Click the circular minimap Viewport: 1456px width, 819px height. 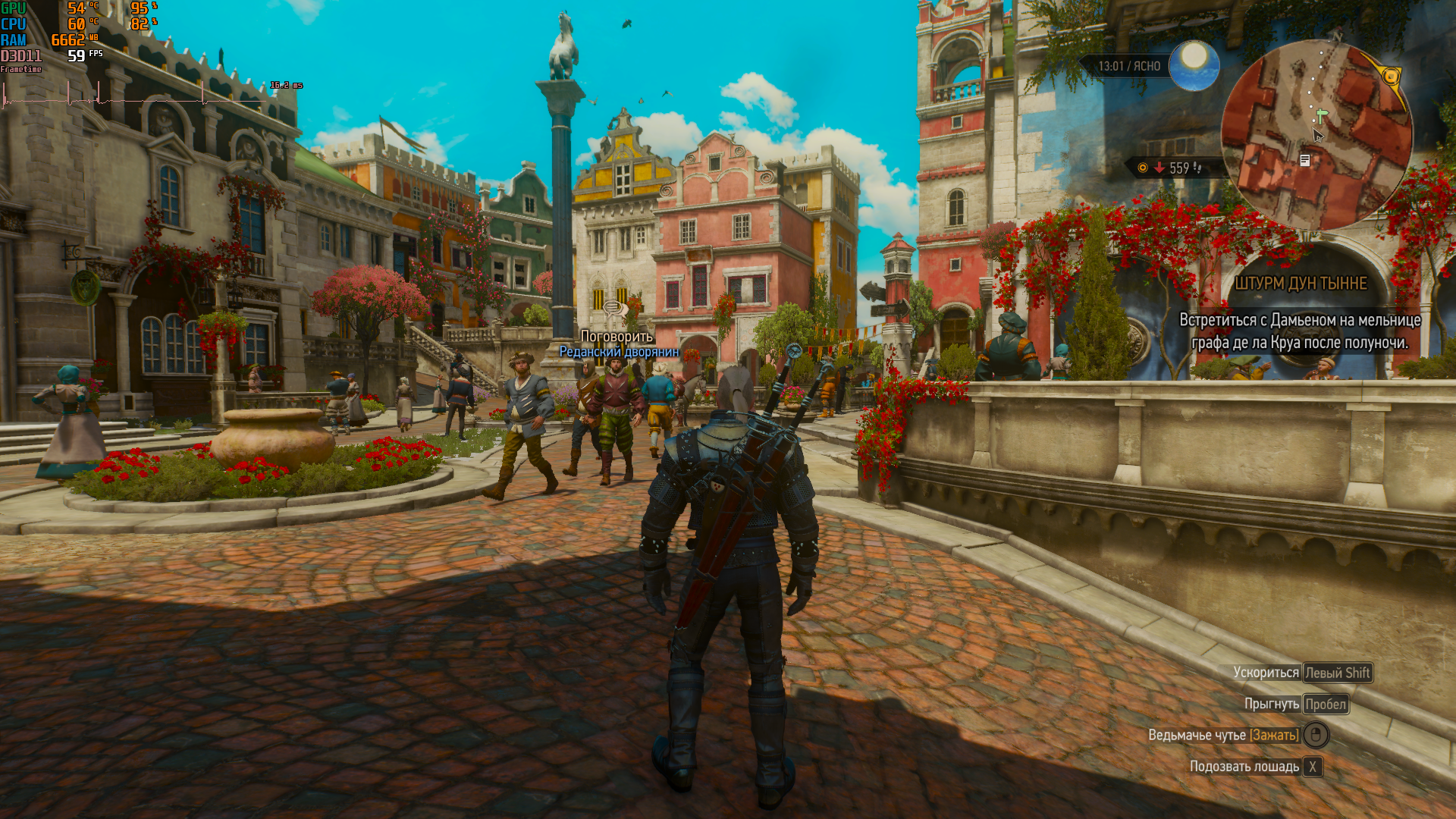(1316, 135)
